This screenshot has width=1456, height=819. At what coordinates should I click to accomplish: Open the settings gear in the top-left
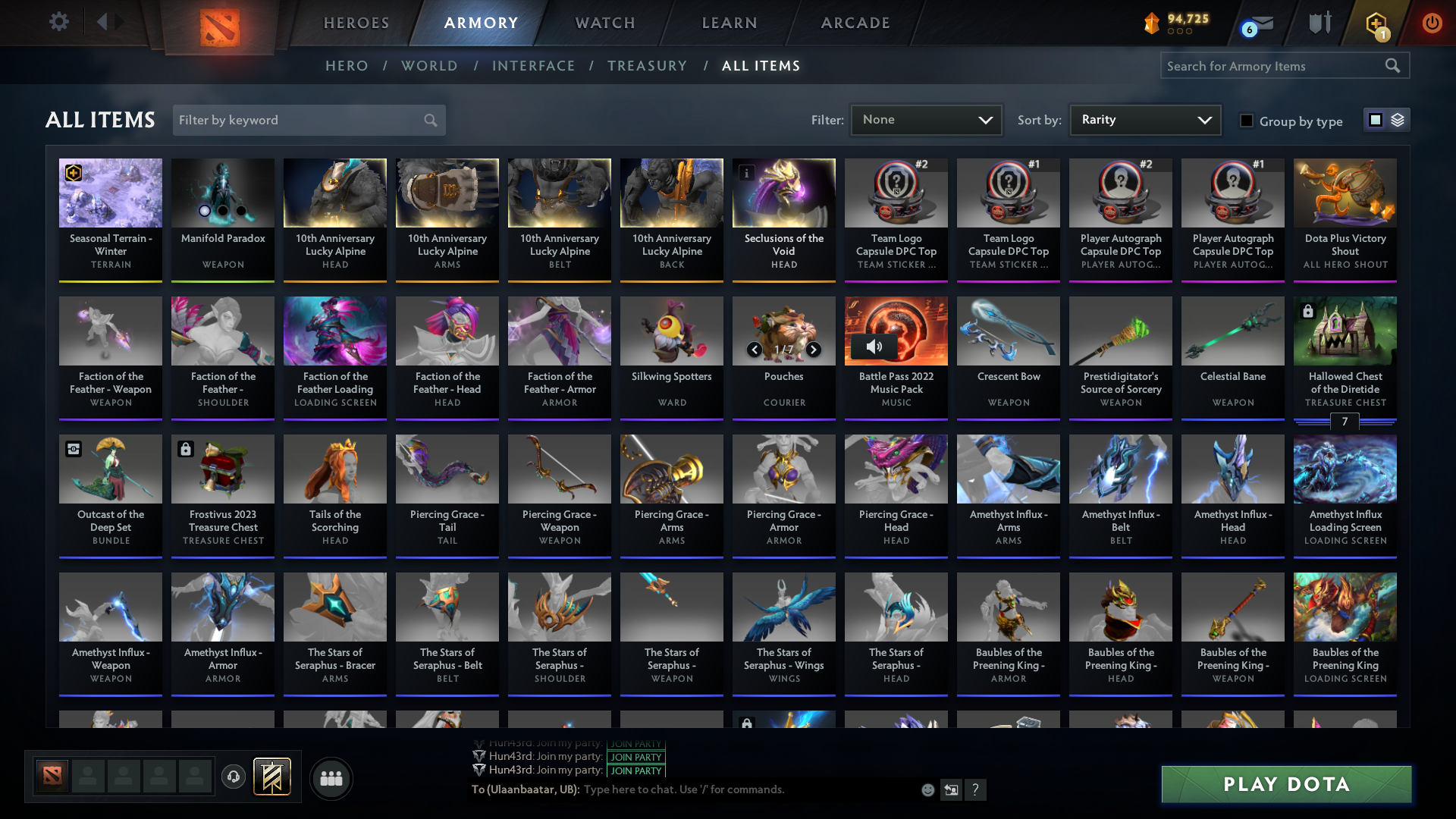tap(58, 21)
